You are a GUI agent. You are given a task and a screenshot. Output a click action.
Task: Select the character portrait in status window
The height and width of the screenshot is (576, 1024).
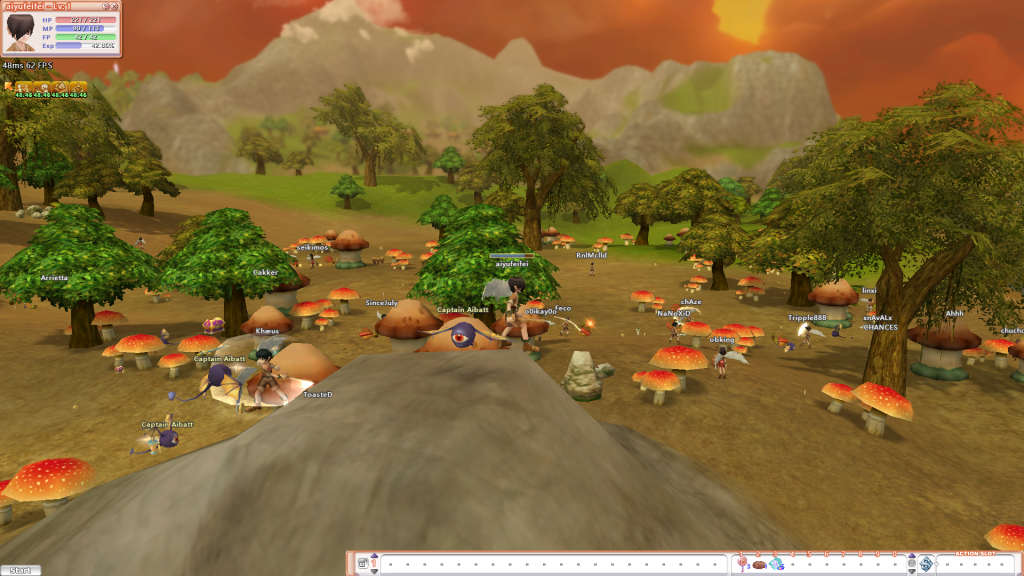(19, 32)
